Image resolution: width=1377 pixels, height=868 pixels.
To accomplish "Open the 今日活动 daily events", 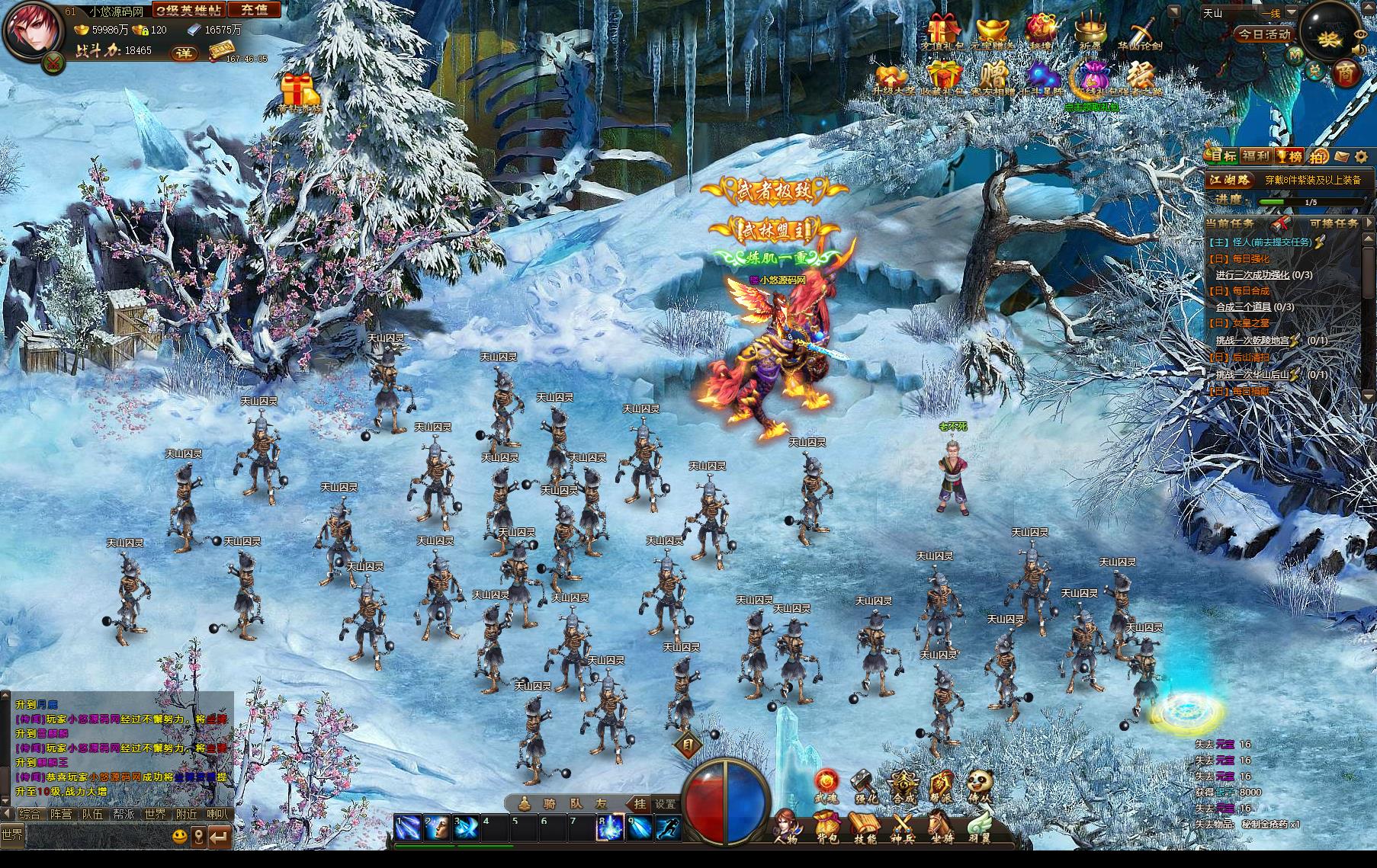I will click(x=1263, y=34).
